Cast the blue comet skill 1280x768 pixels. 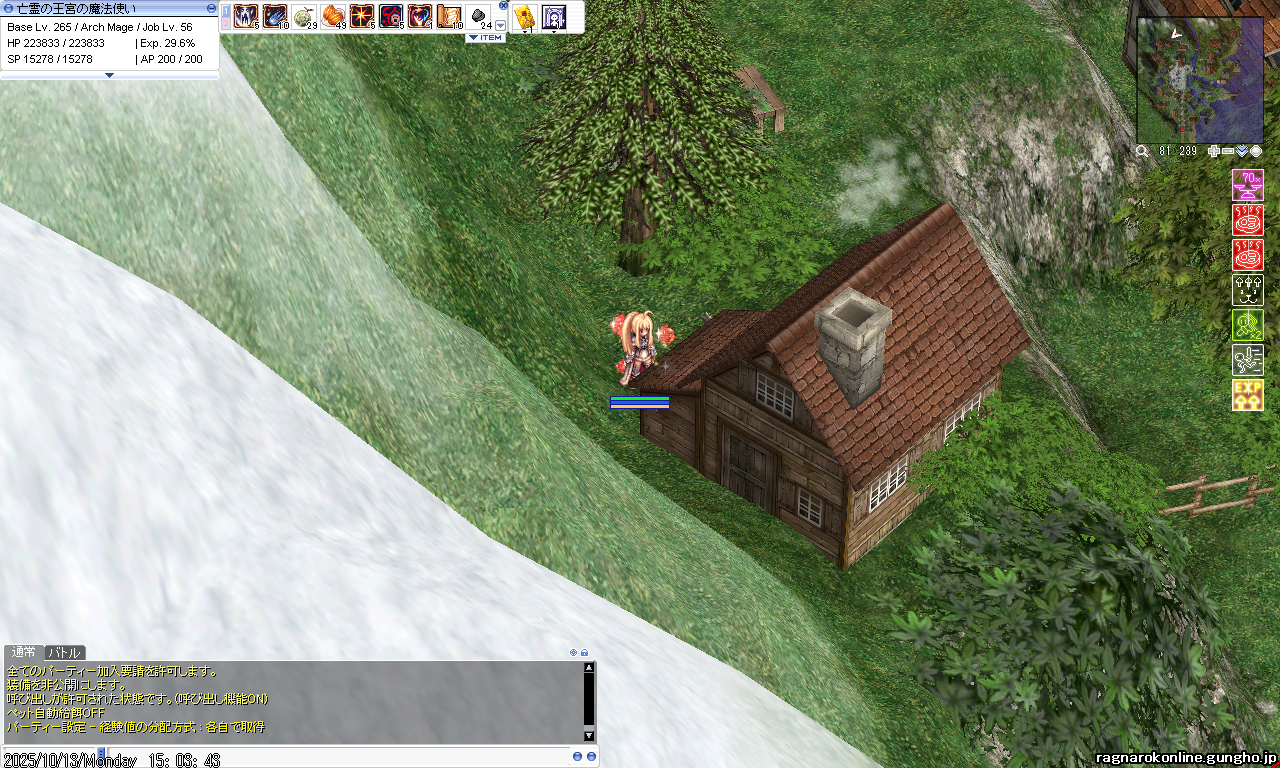pyautogui.click(x=275, y=16)
